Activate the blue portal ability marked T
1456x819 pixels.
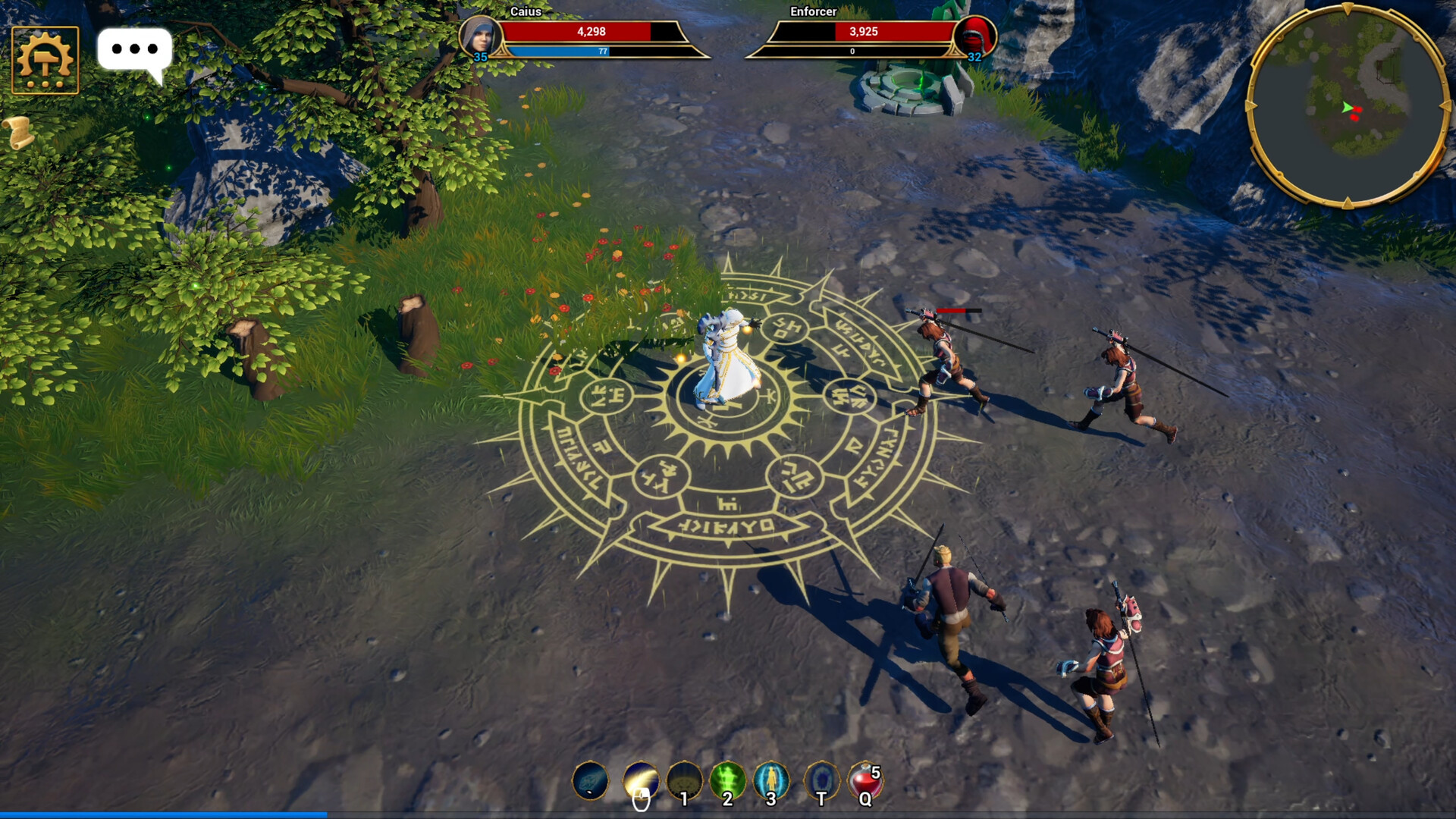821,780
